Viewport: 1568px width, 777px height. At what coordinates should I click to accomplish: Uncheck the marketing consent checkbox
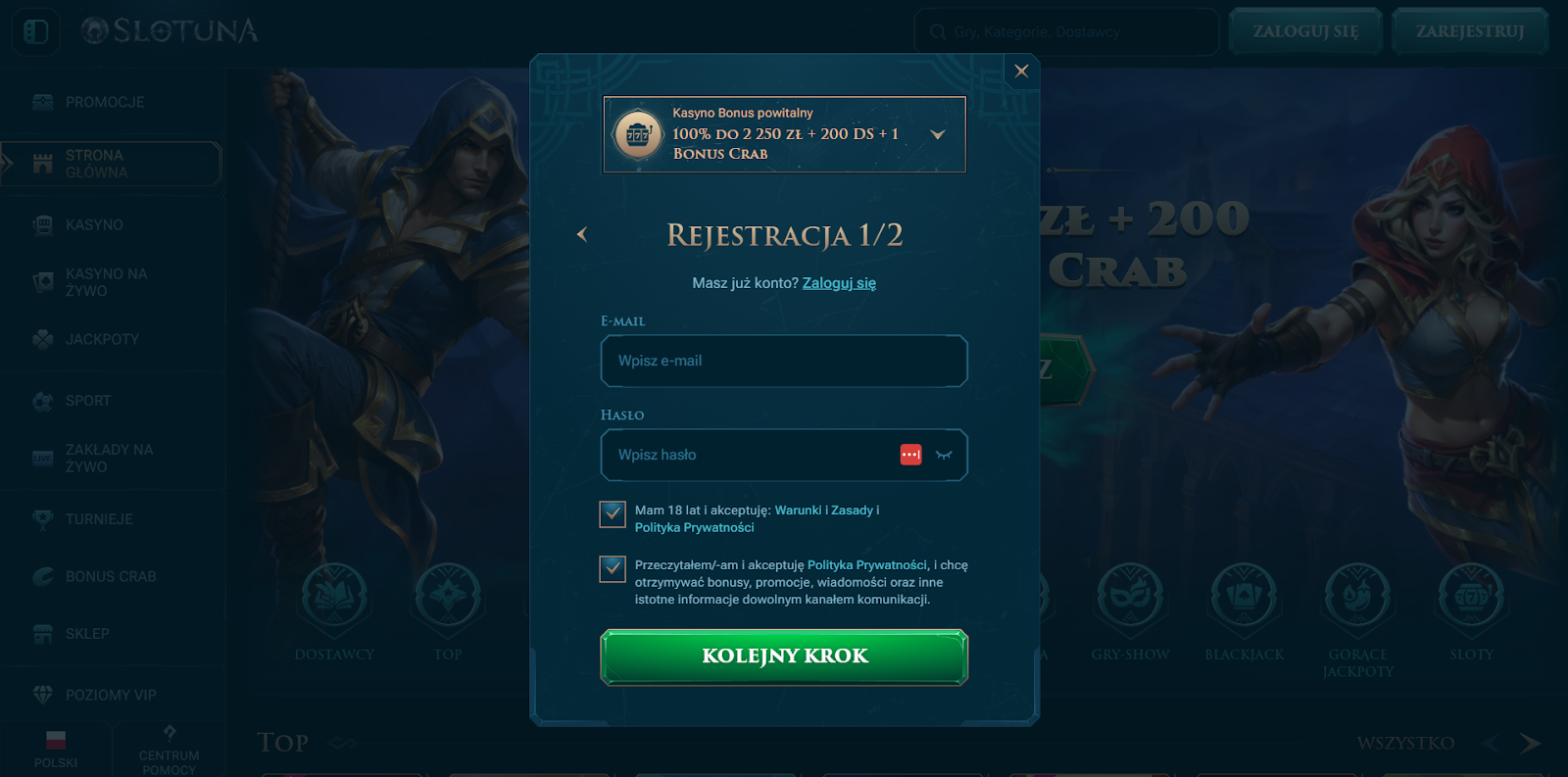pyautogui.click(x=612, y=569)
